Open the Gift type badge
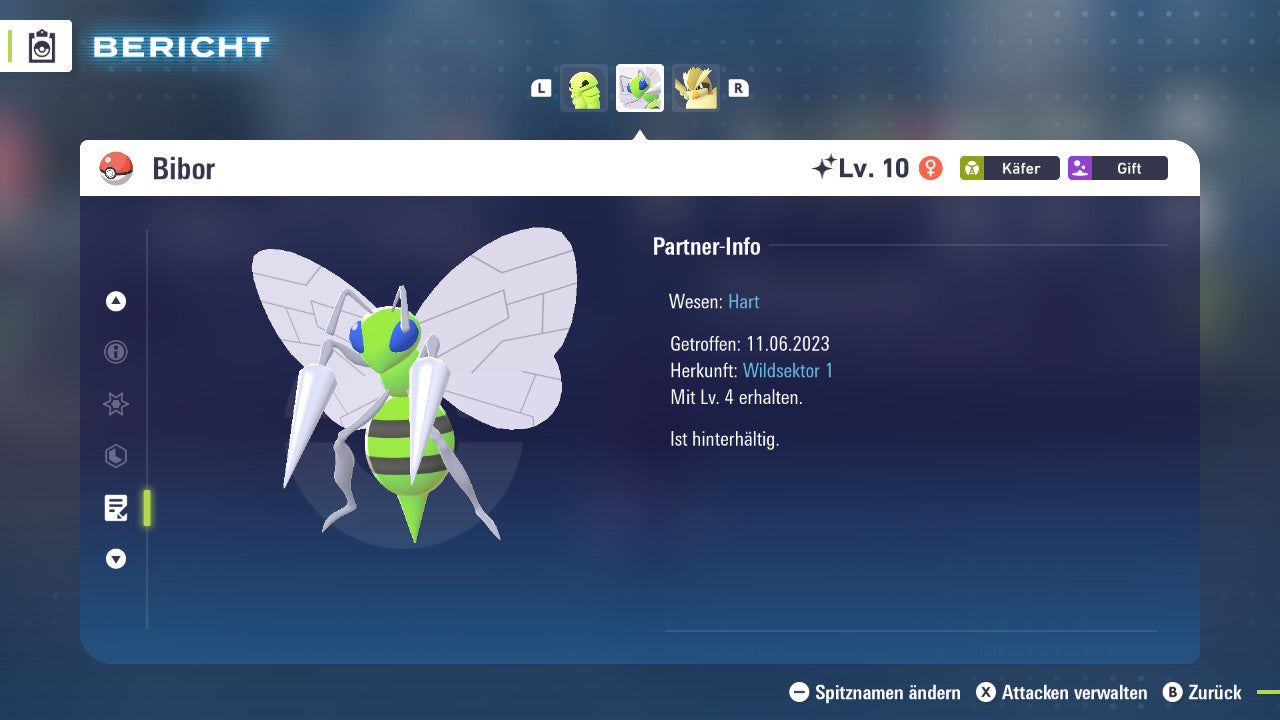The image size is (1280, 720). coord(1117,168)
